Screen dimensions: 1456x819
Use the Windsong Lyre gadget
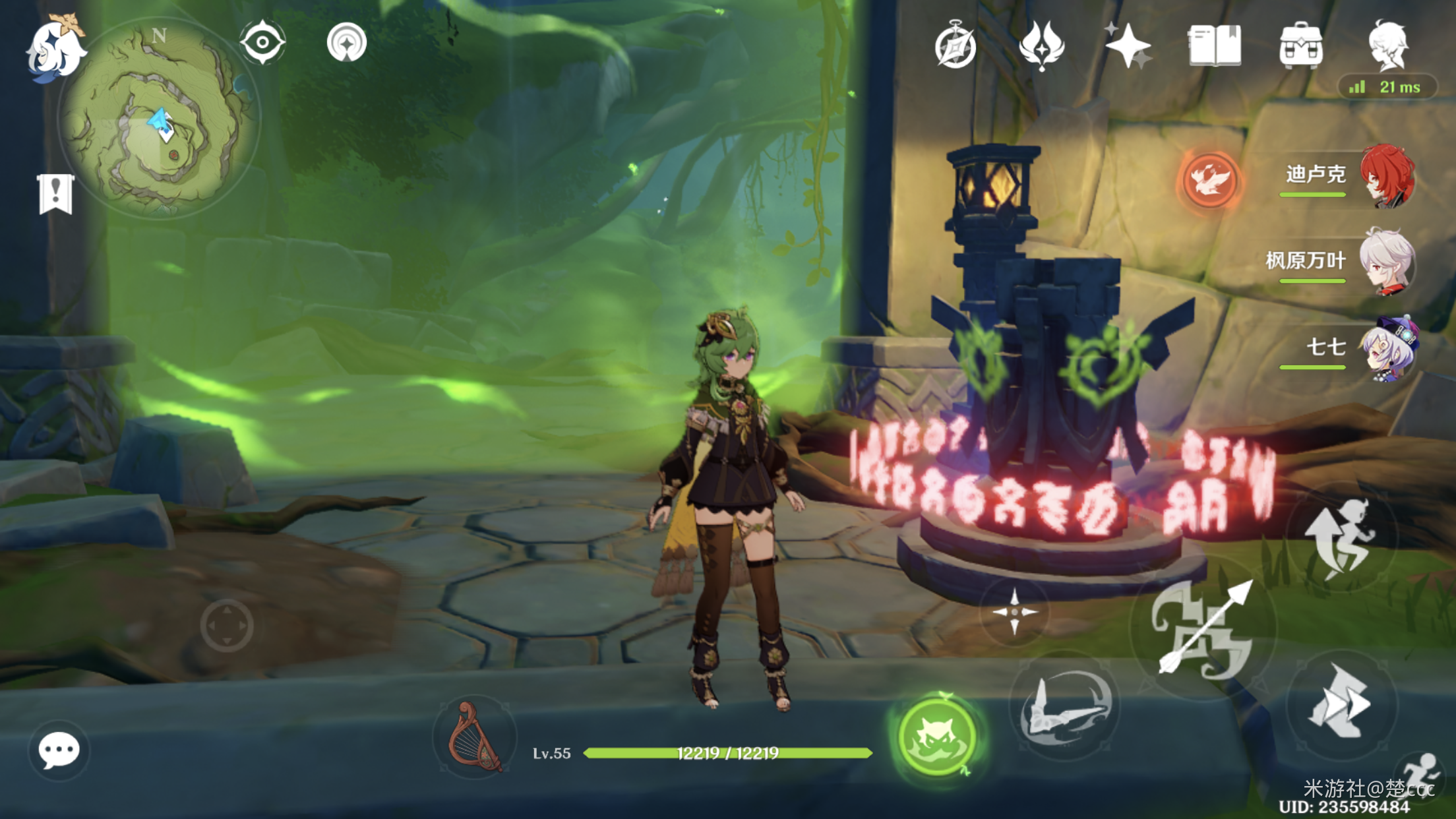point(474,737)
